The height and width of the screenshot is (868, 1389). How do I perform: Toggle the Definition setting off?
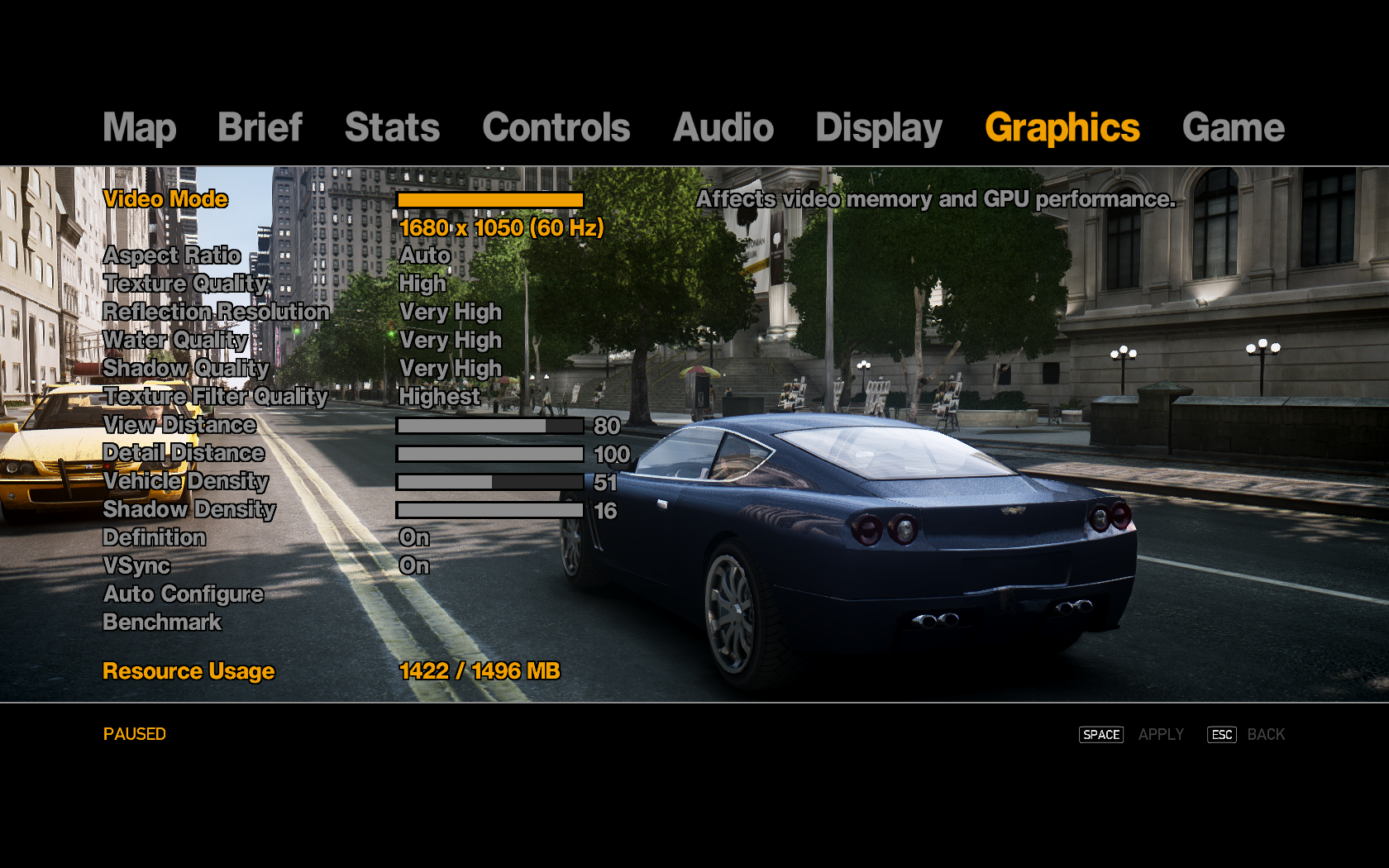154,537
